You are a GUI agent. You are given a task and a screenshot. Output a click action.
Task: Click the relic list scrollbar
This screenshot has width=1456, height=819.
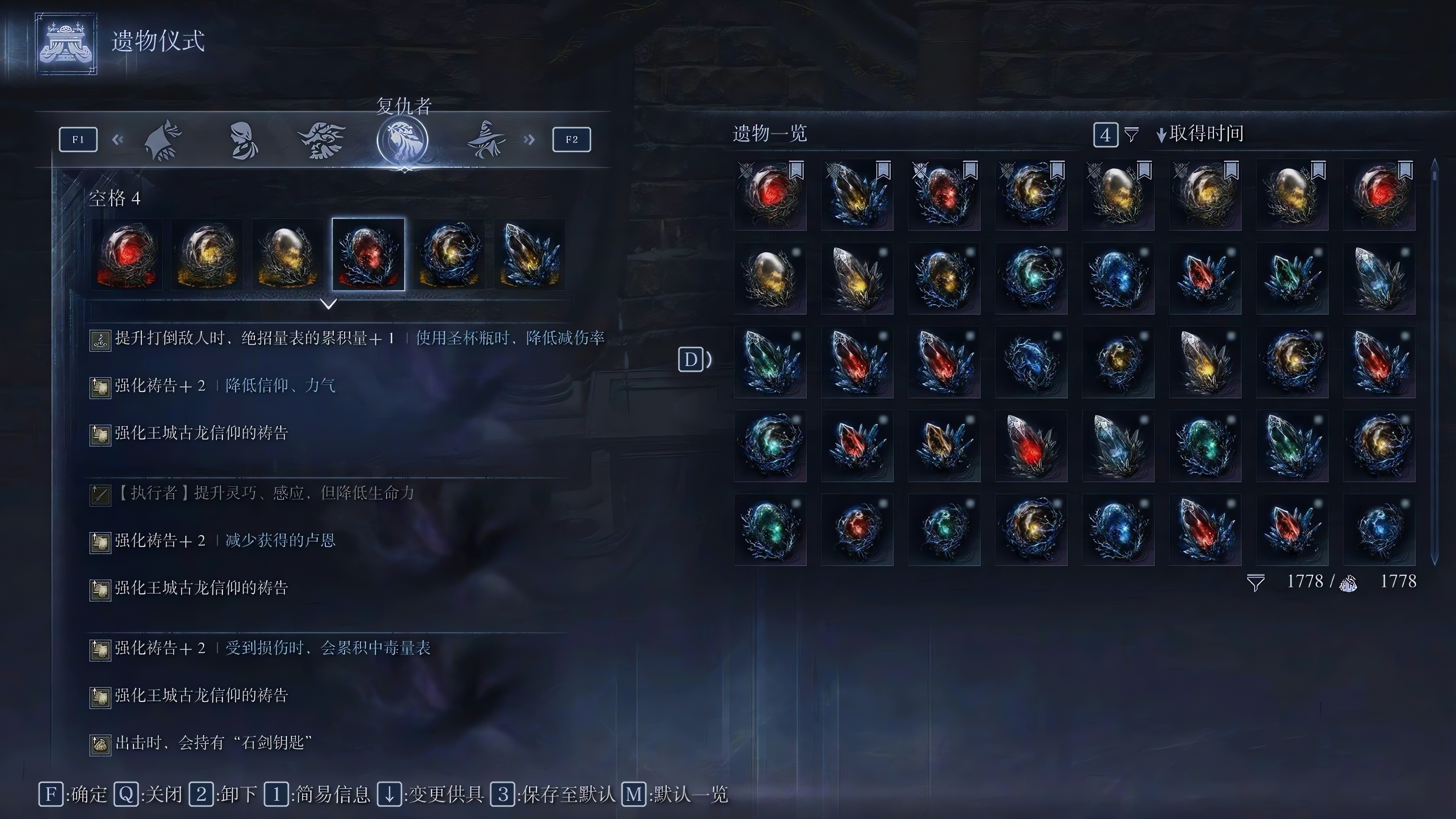click(1435, 362)
